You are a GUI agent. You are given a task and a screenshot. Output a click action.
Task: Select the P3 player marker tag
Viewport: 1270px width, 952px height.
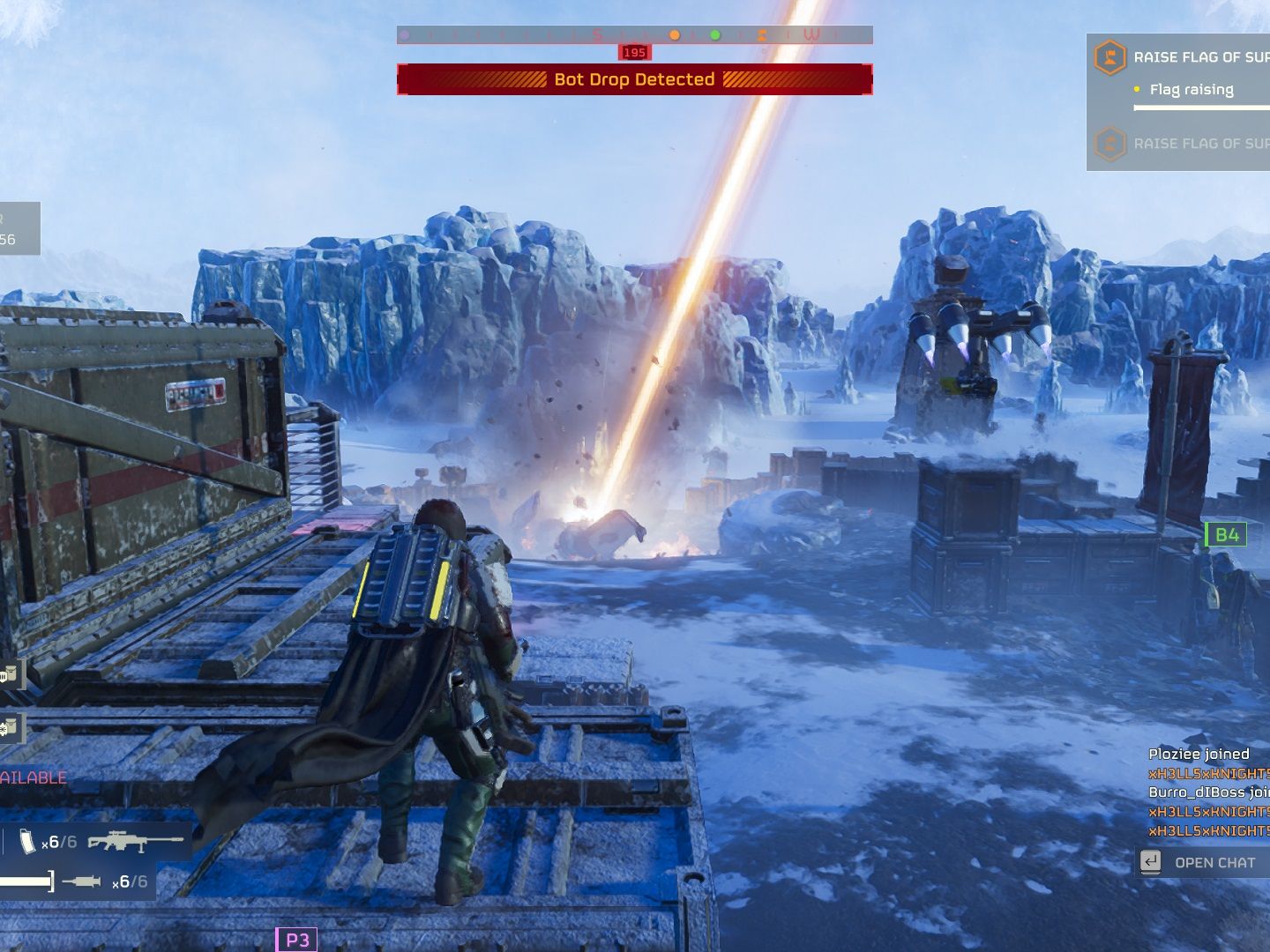pyautogui.click(x=296, y=940)
